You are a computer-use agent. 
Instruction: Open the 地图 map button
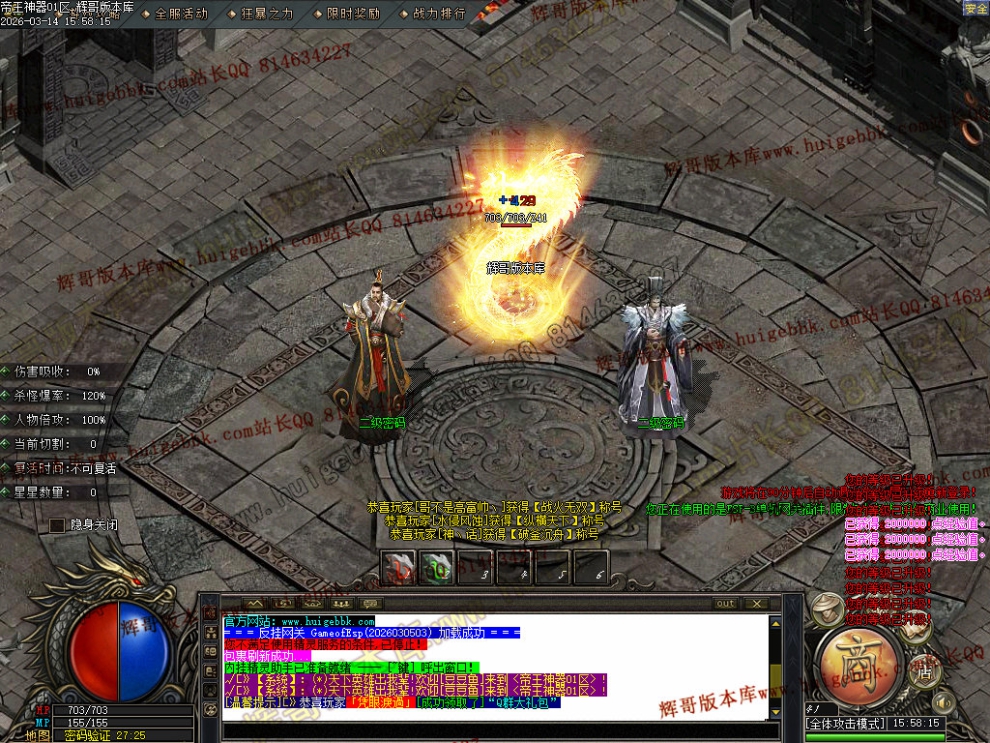click(38, 735)
